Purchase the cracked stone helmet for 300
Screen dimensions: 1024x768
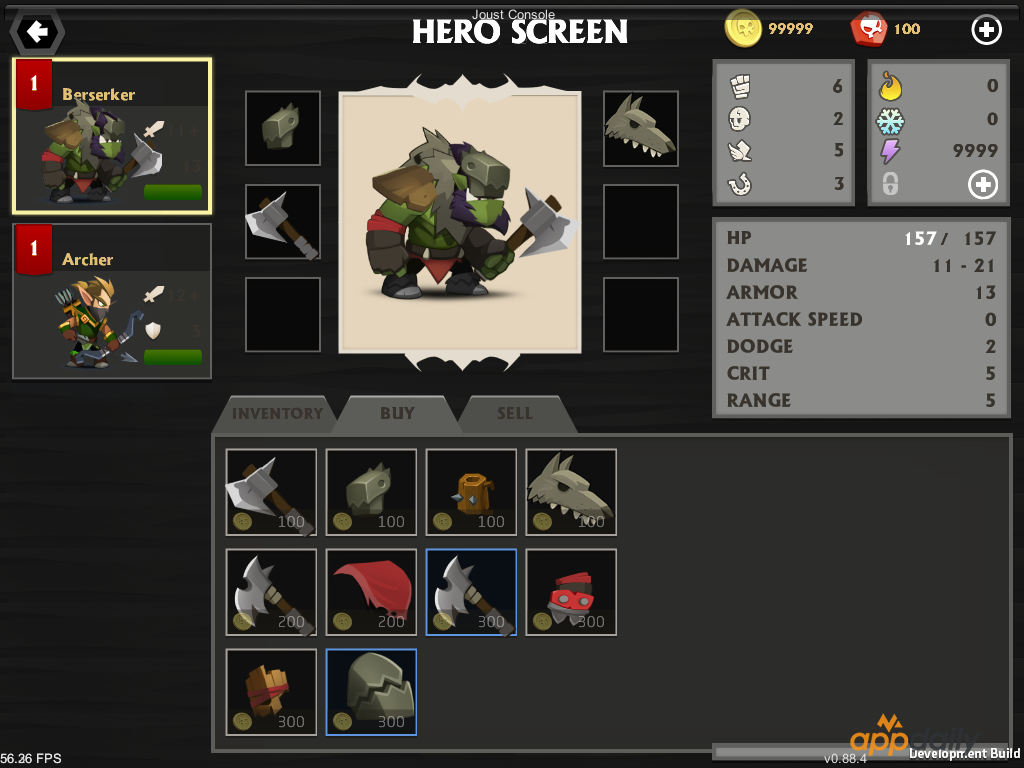pos(371,692)
